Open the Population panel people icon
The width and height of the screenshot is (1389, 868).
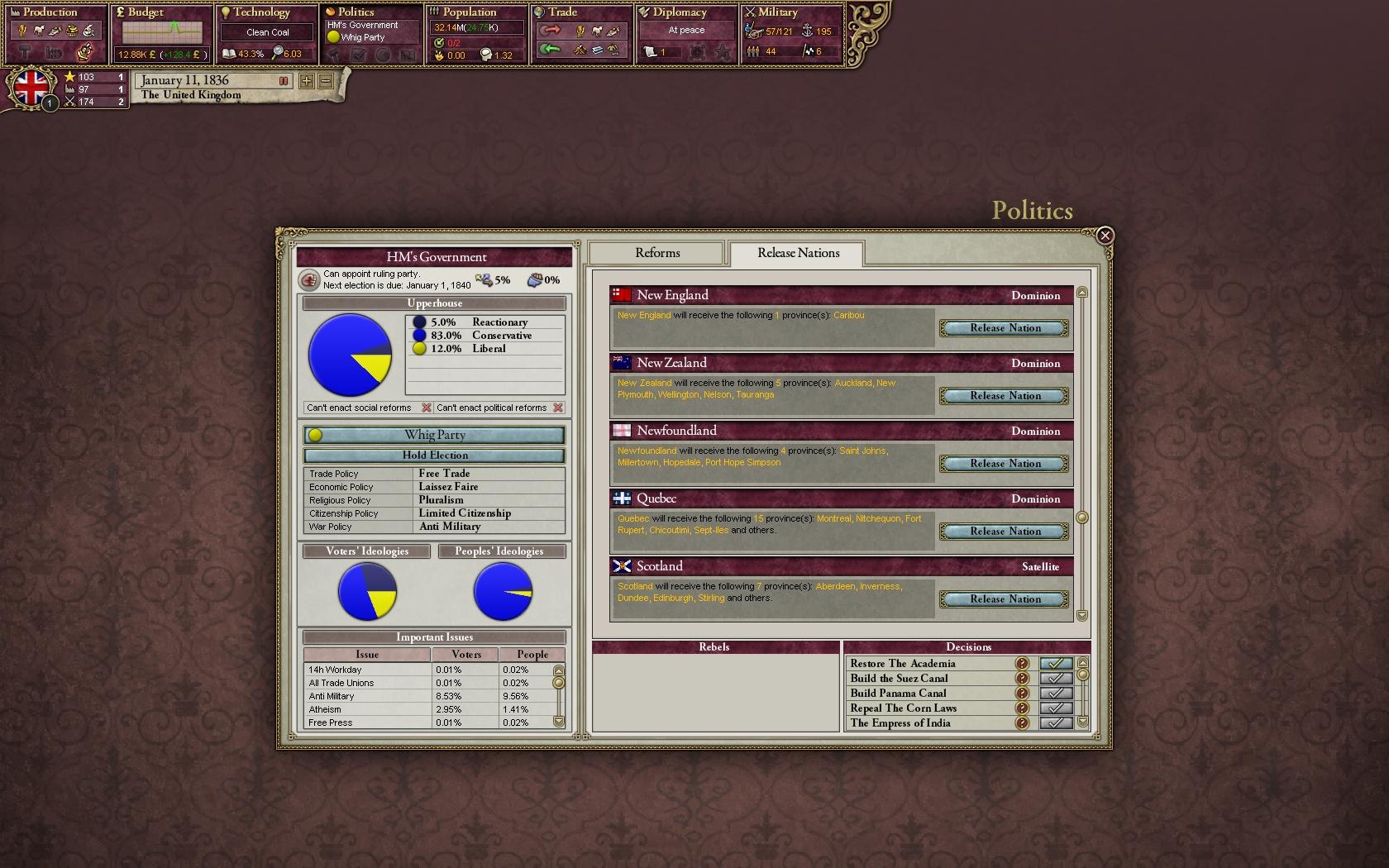(433, 12)
